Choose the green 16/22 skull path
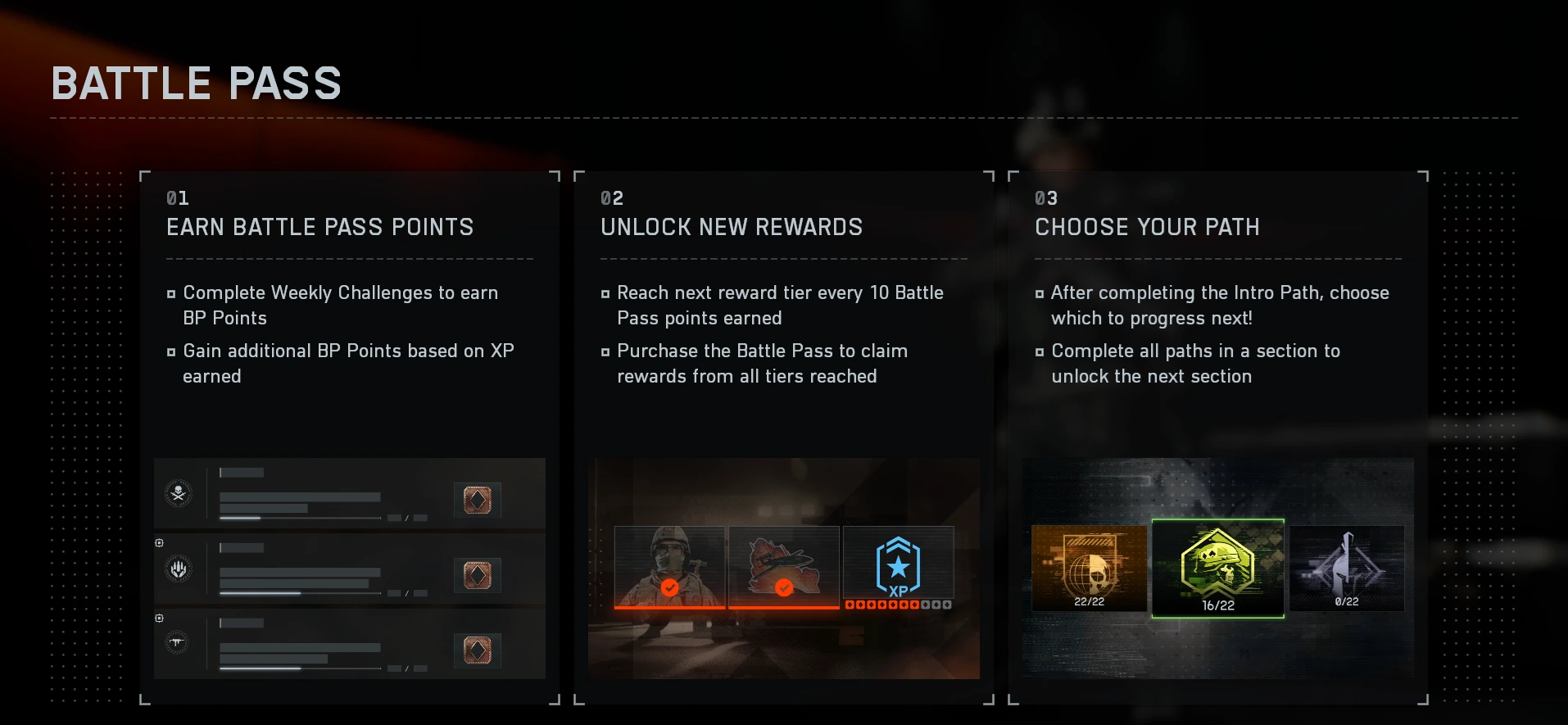Image resolution: width=1568 pixels, height=725 pixels. click(1218, 568)
